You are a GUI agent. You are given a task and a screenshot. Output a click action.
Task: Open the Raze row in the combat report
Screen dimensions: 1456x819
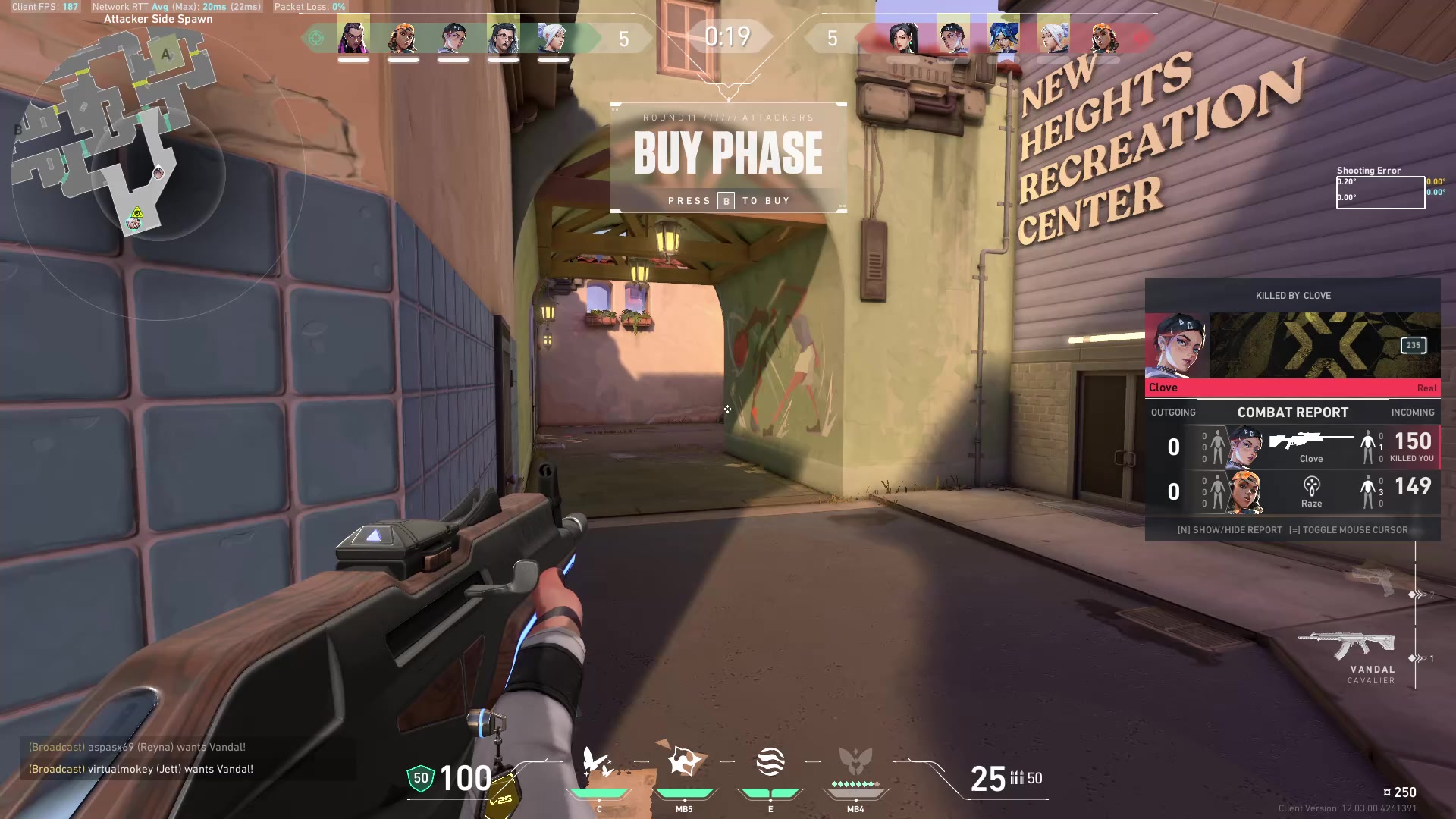[x=1292, y=491]
